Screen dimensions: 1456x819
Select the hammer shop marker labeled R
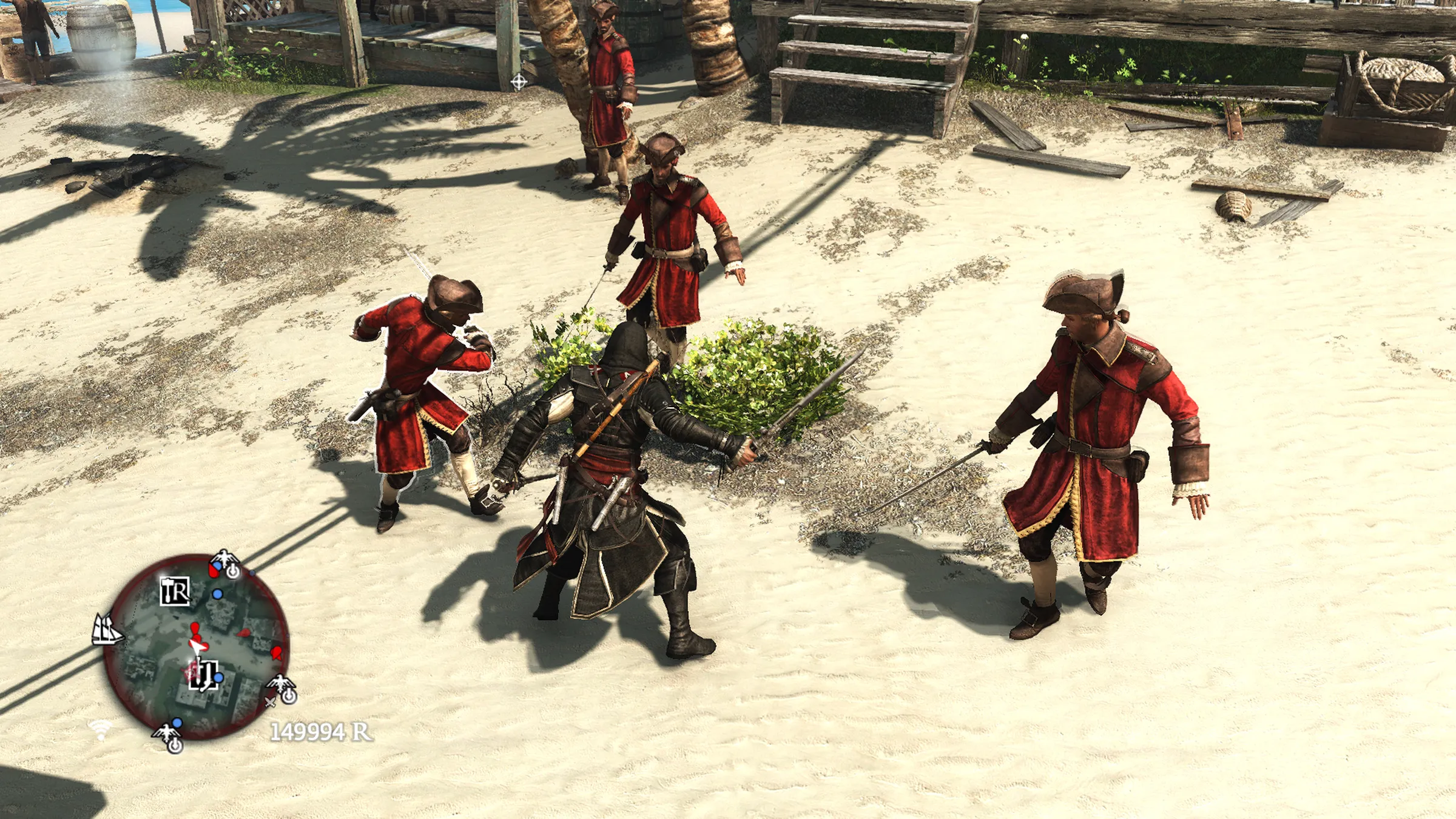[175, 591]
